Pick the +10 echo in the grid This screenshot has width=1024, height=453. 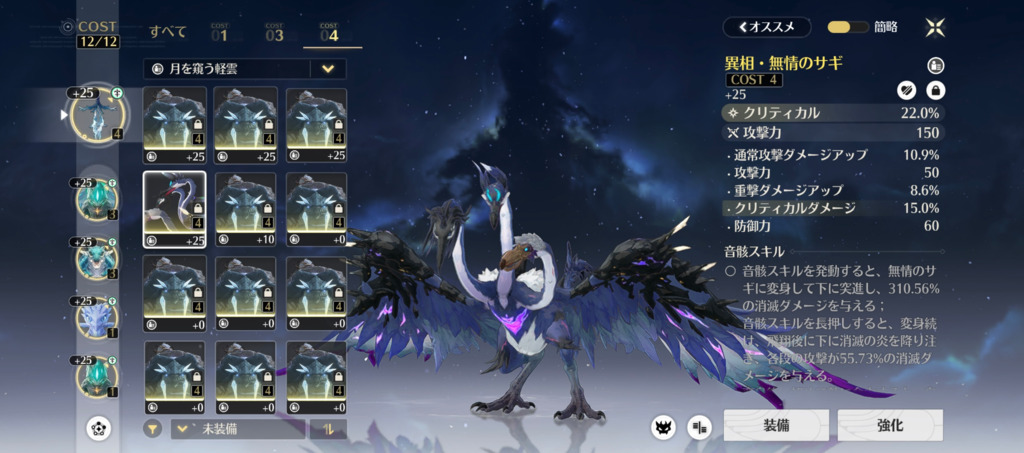246,210
